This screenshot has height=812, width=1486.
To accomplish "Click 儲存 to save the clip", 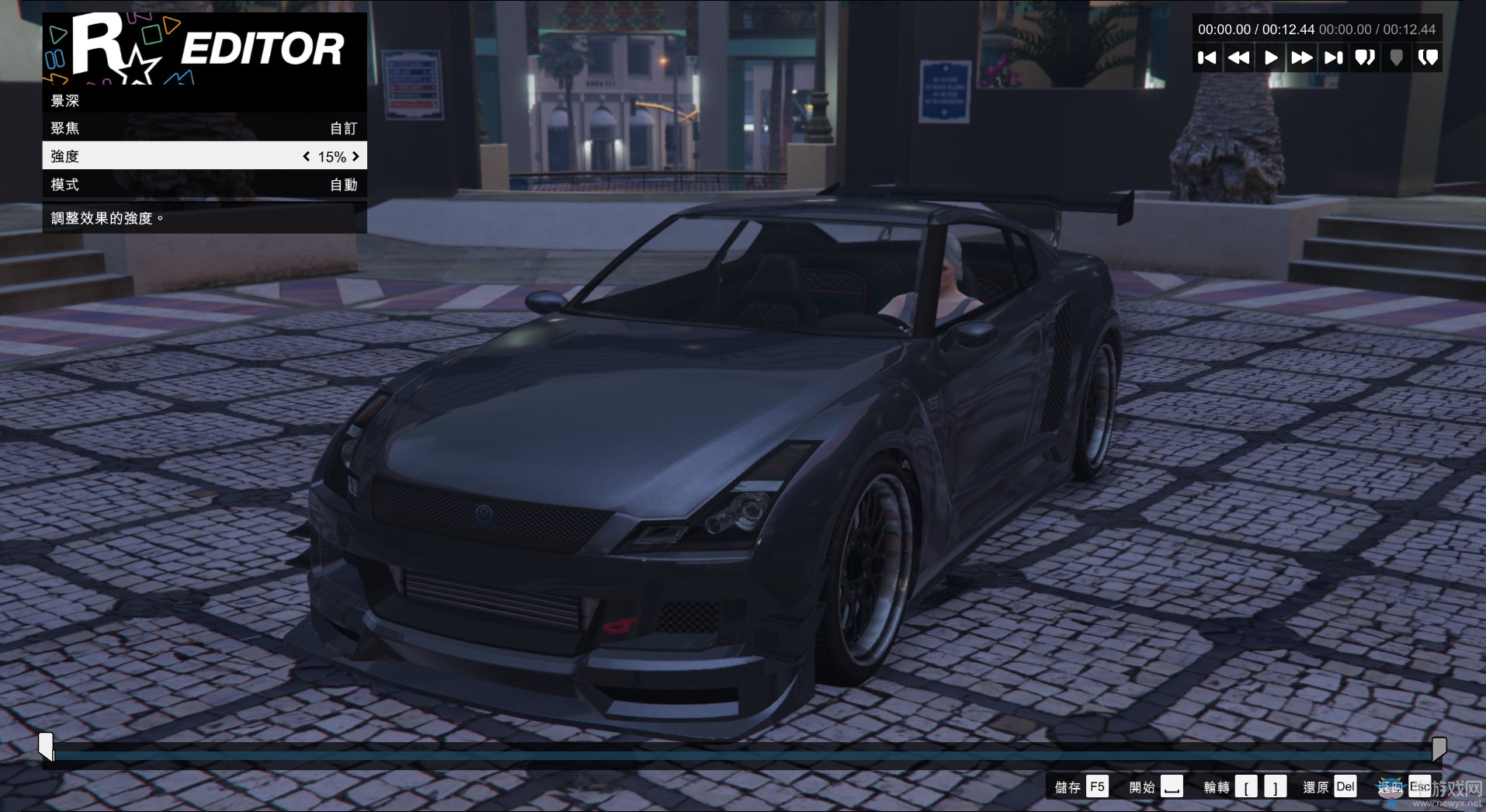I will coord(1079,786).
